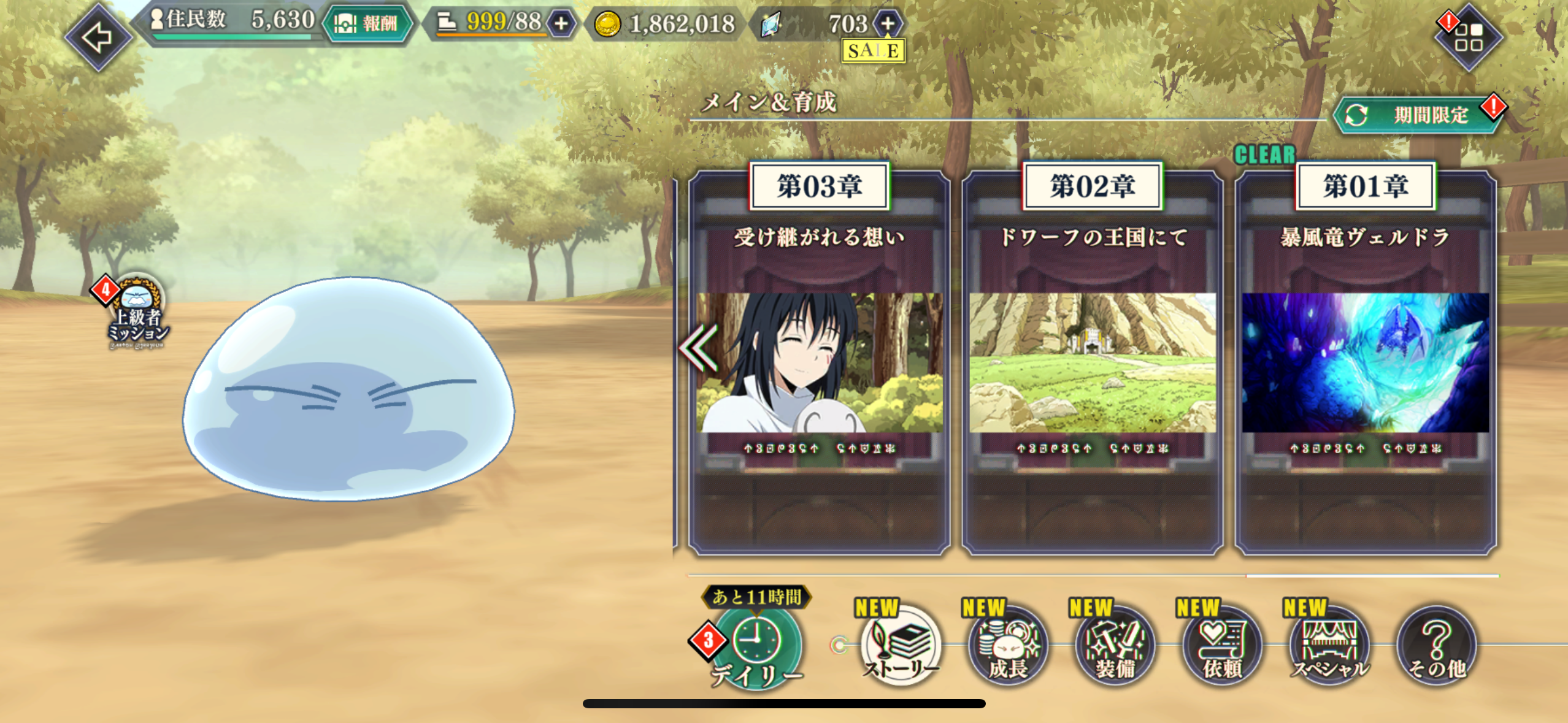Switch to the デイリー daily category
Screen dimensions: 1568x723
tap(757, 647)
